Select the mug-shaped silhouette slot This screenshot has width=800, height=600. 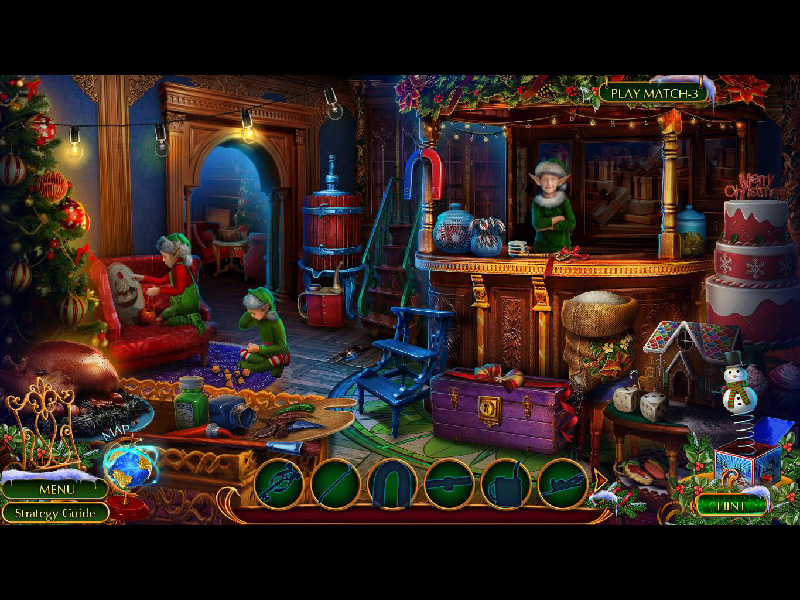pos(506,484)
